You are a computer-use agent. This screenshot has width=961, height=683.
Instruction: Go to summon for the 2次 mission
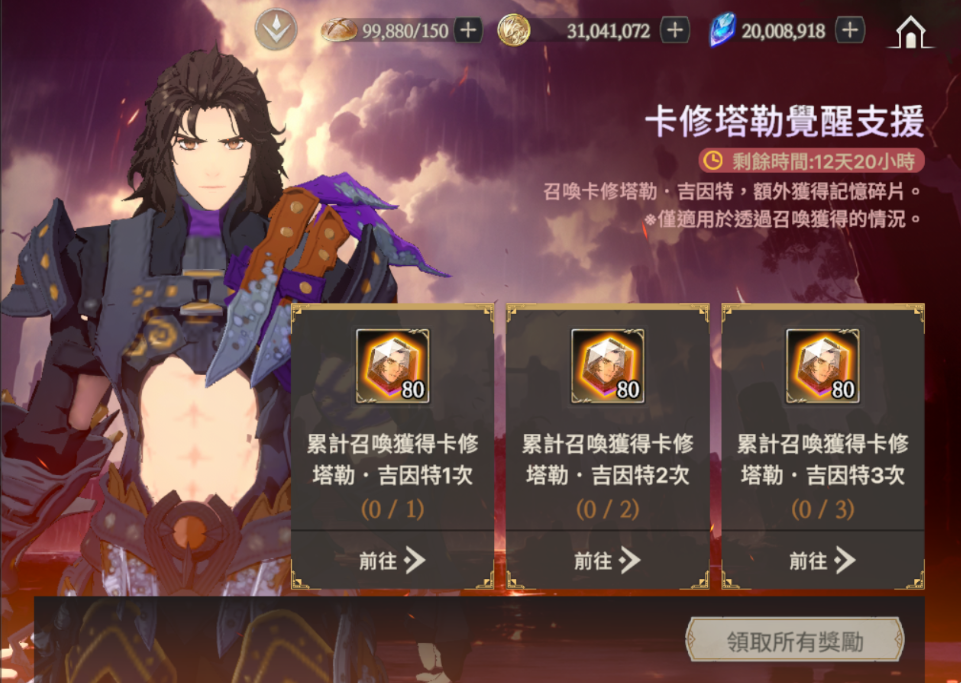[x=607, y=561]
